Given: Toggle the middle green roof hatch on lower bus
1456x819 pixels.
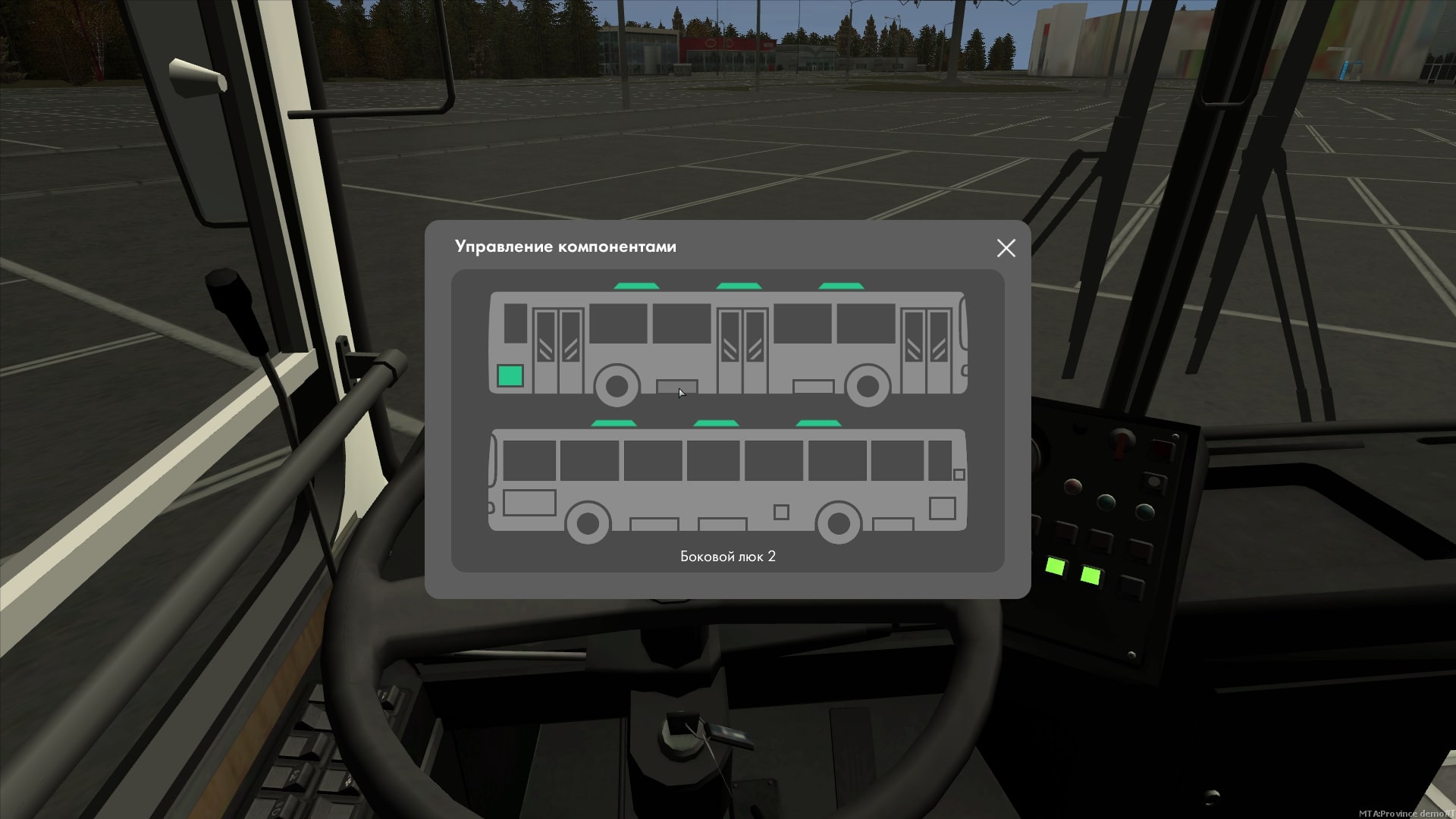Looking at the screenshot, I should tap(715, 423).
